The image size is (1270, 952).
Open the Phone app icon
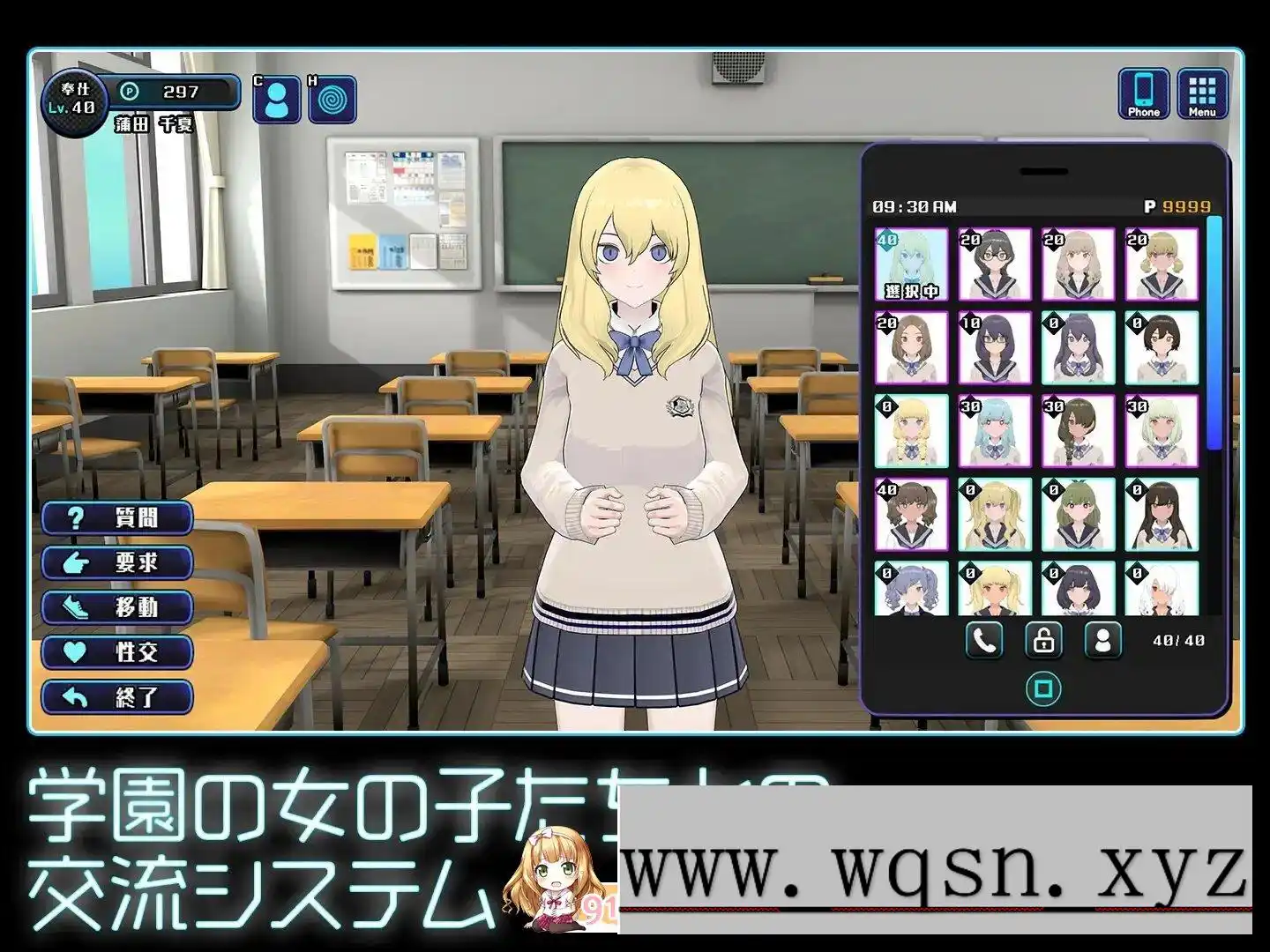point(1144,94)
